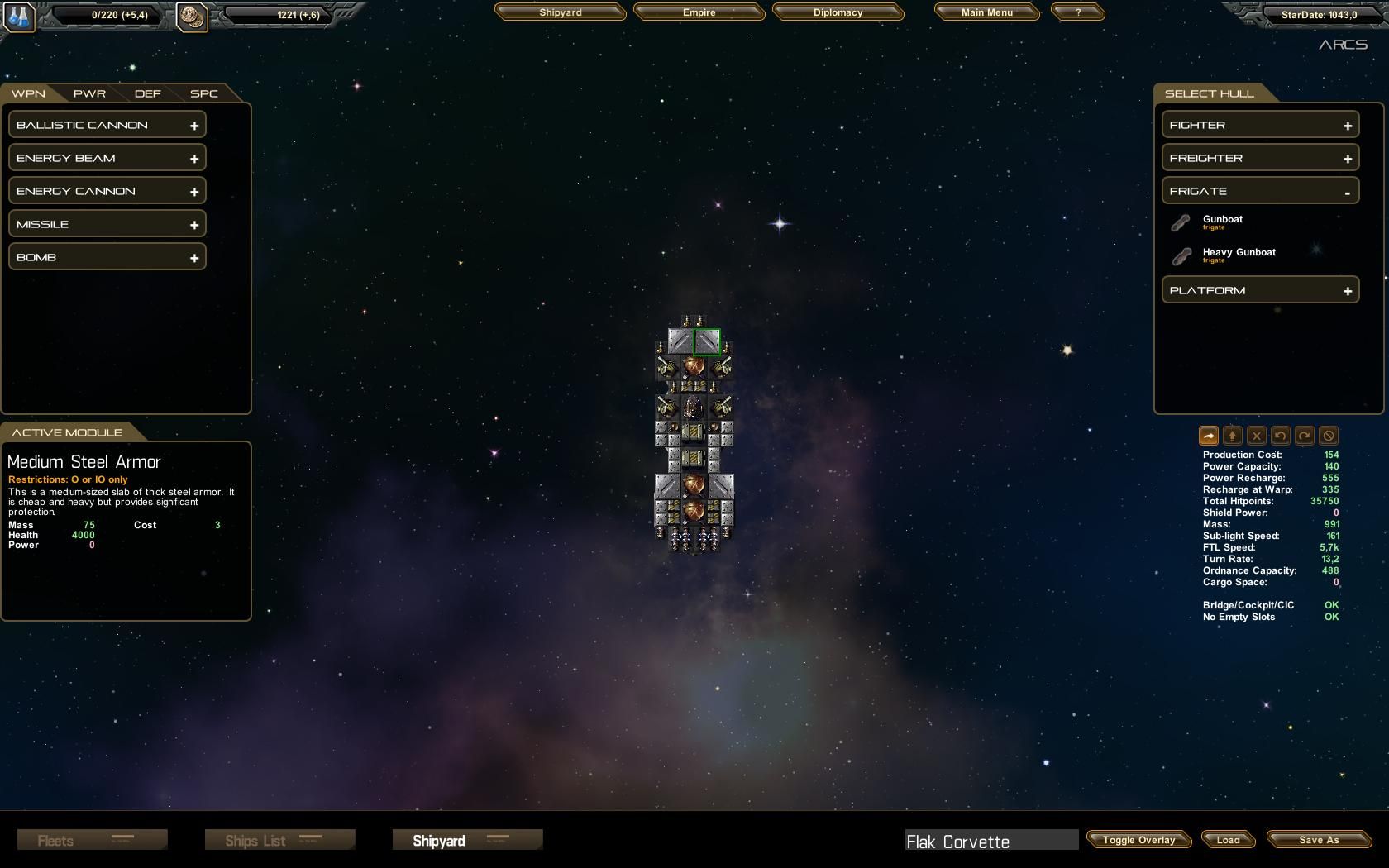Save the design with Save As

(1318, 840)
